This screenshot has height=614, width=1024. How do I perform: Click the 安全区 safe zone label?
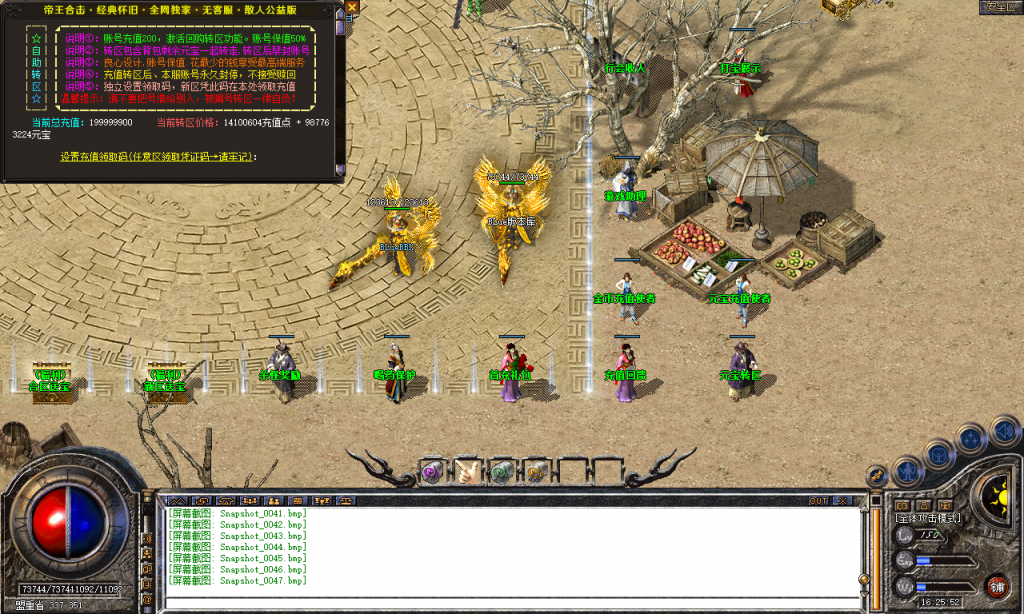coord(1000,6)
